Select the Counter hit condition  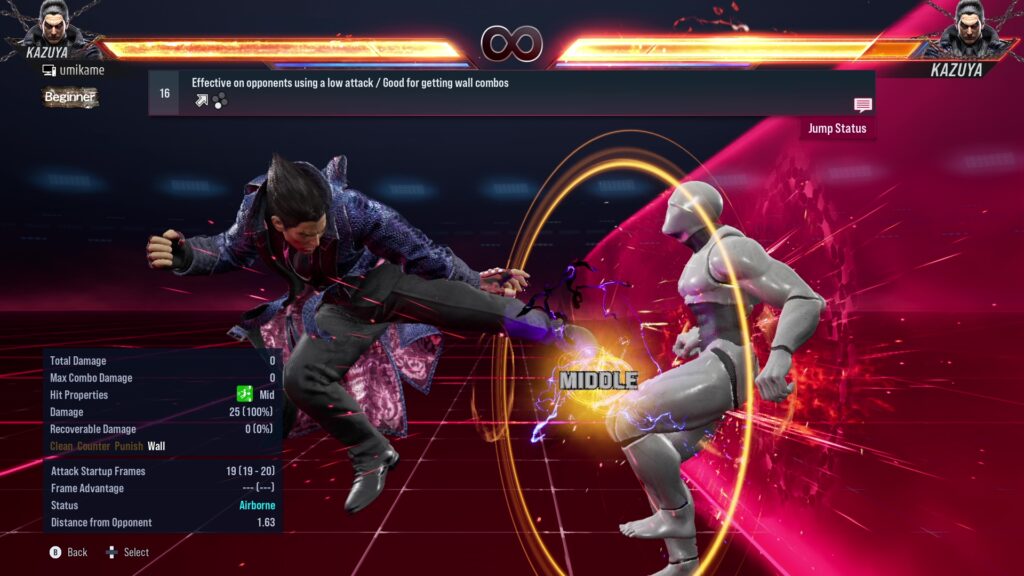pyautogui.click(x=96, y=446)
